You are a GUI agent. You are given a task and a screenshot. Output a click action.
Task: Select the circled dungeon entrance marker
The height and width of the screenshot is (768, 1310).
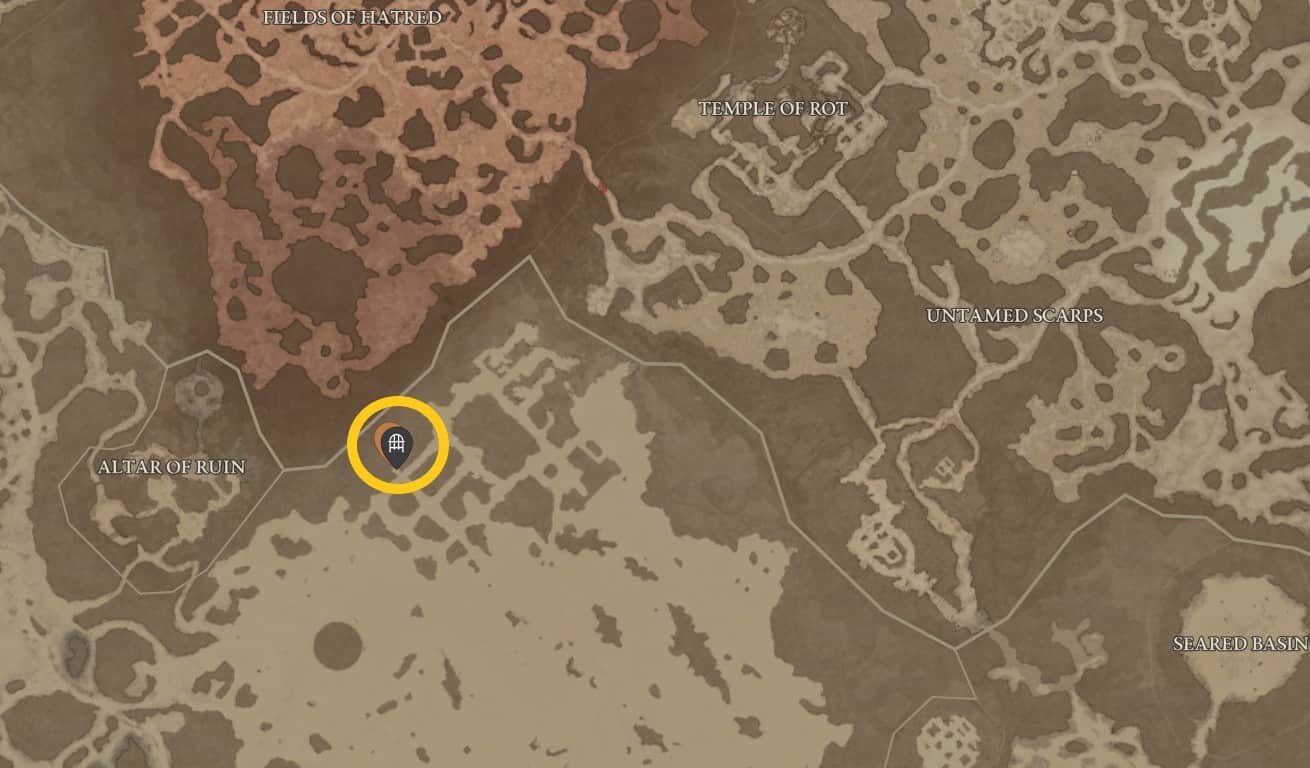click(x=398, y=441)
